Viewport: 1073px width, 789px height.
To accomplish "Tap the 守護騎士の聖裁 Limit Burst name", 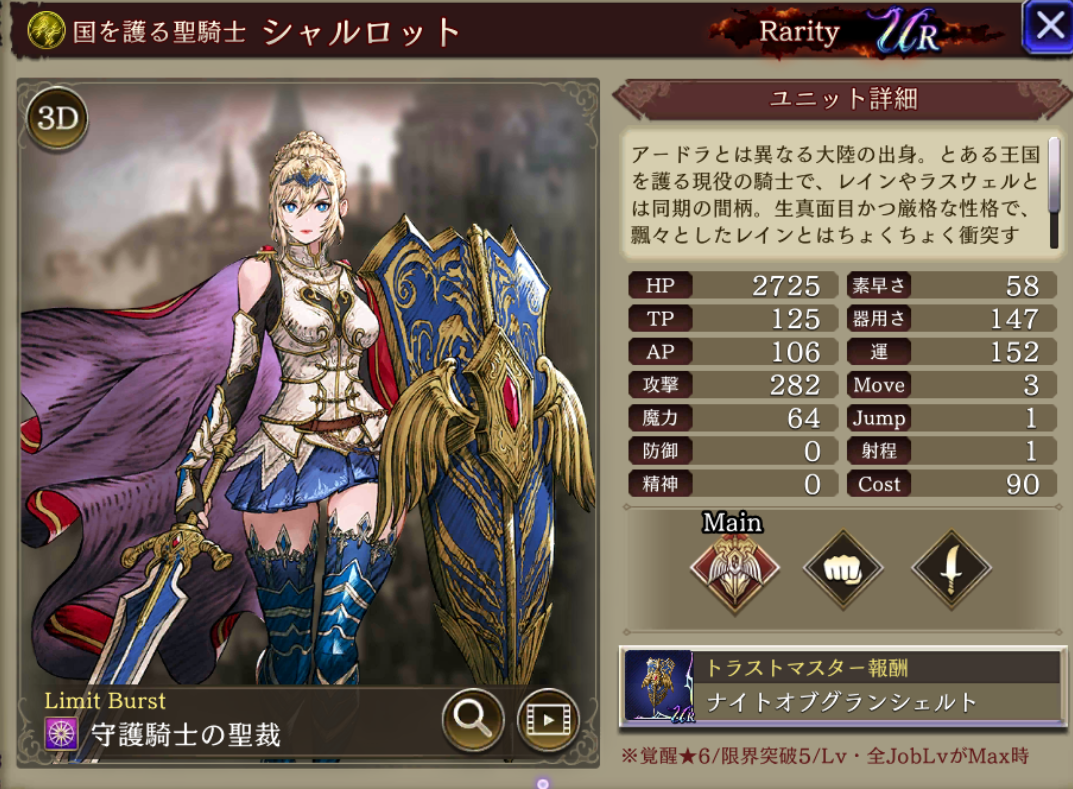I will [185, 736].
